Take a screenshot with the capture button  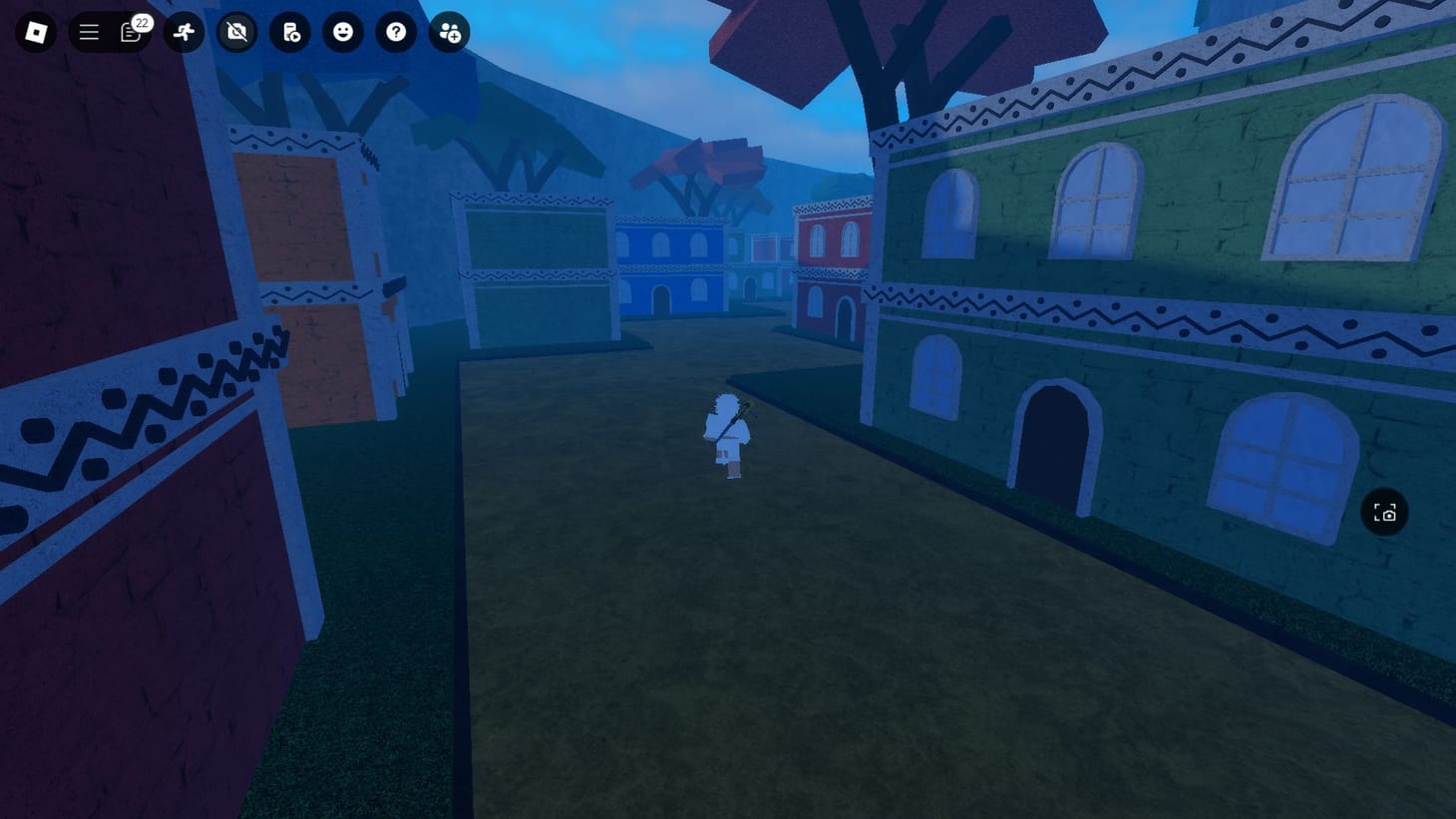pyautogui.click(x=1384, y=512)
